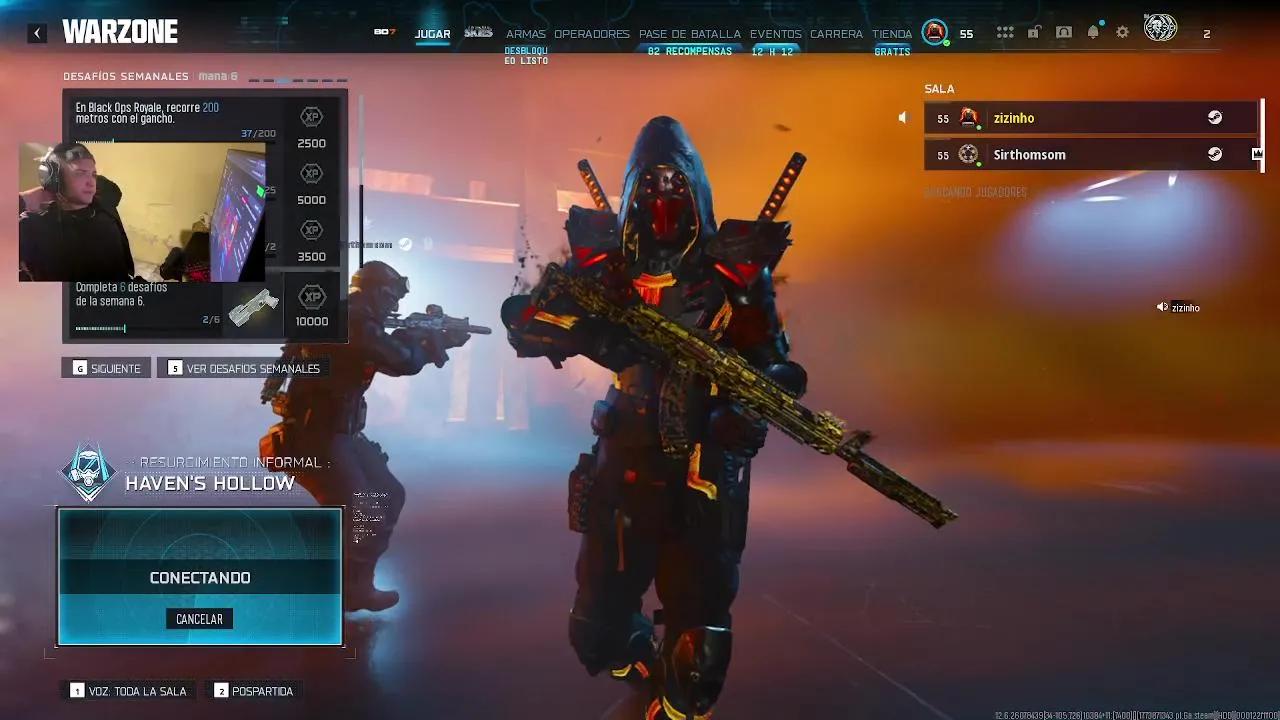Open the social friends icon in top bar
The width and height of the screenshot is (1280, 720).
point(1005,32)
